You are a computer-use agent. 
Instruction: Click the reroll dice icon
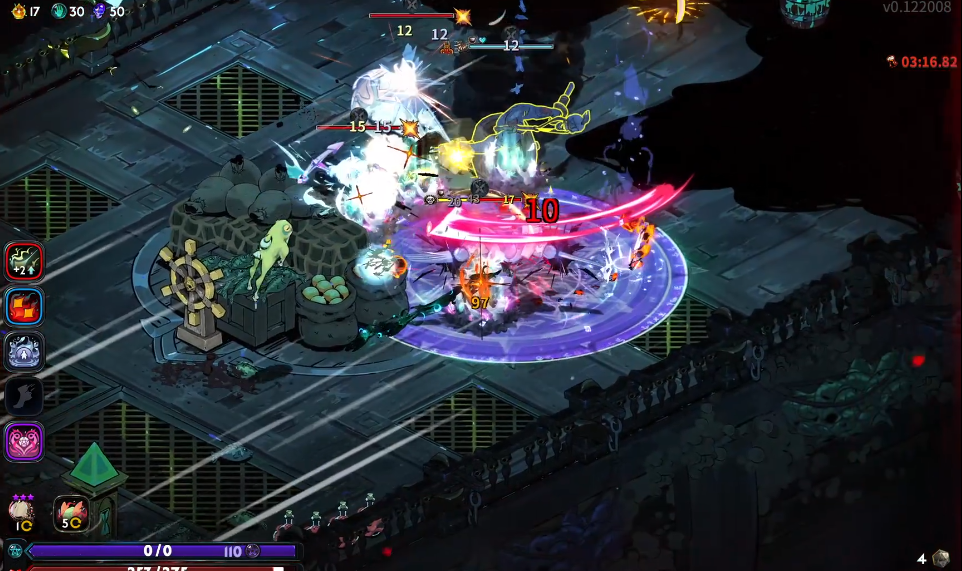coord(940,558)
